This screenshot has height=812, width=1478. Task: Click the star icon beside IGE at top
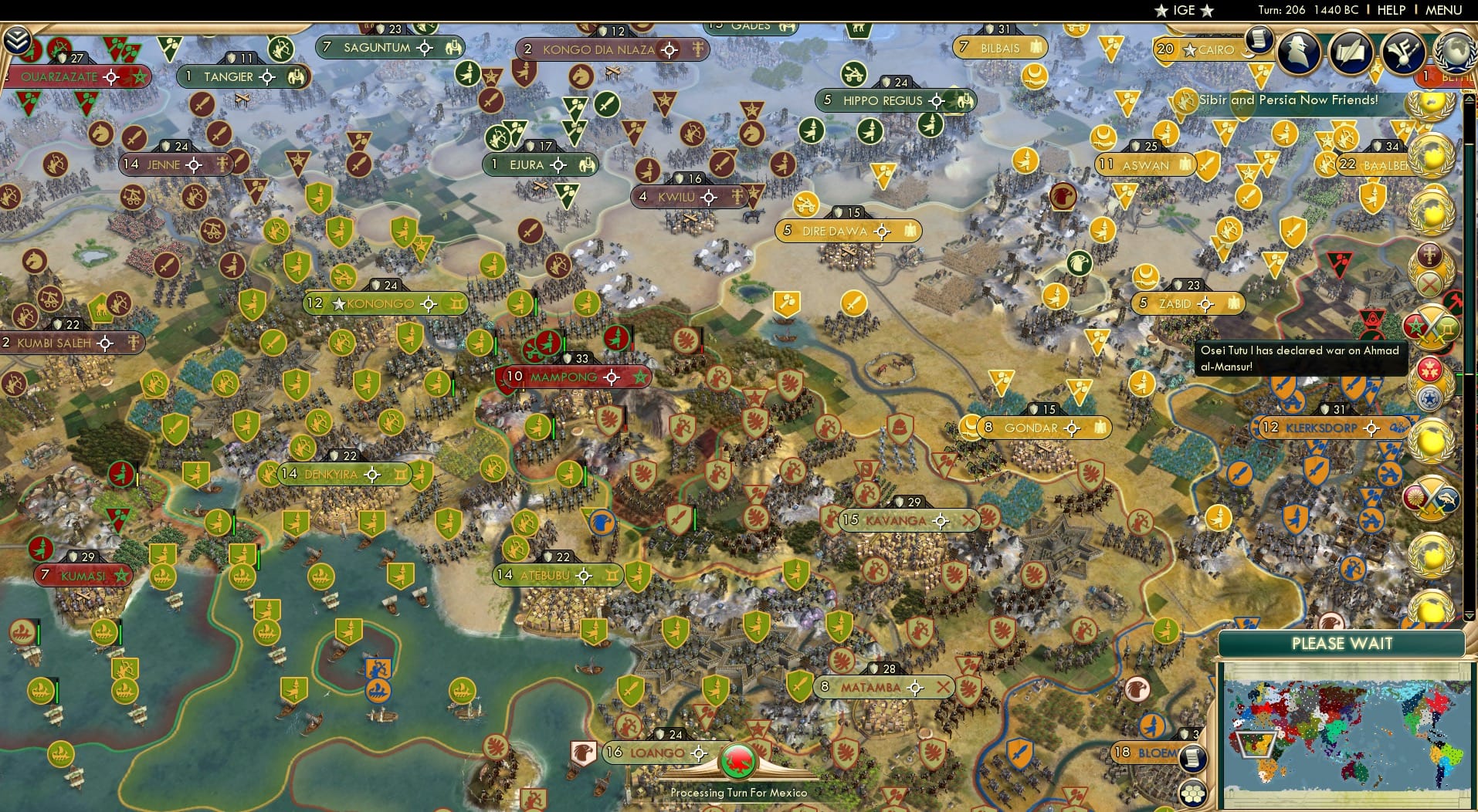[1163, 11]
